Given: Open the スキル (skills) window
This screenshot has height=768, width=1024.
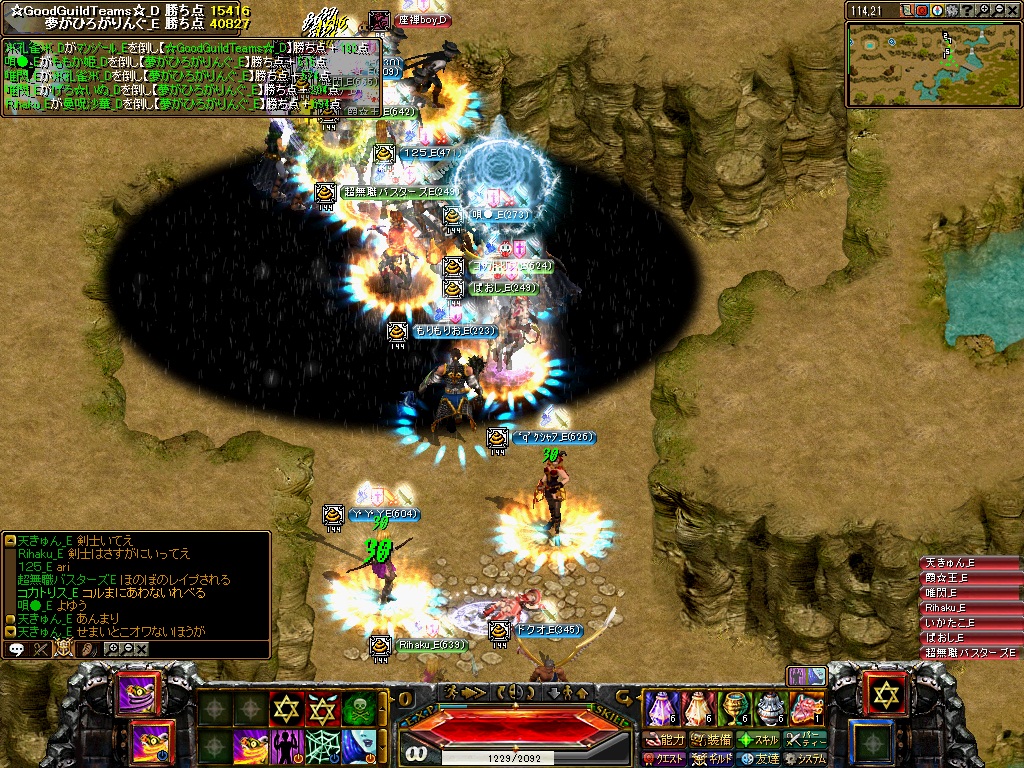Looking at the screenshot, I should 758,740.
